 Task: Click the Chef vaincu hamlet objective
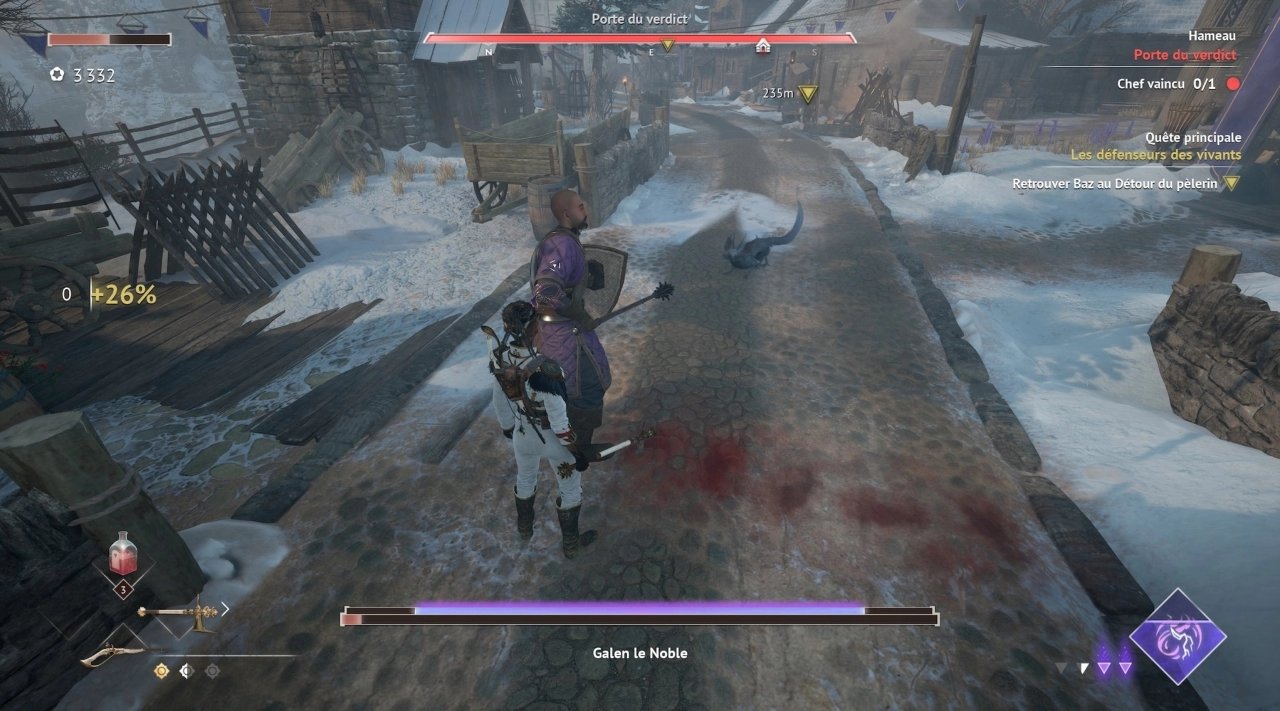1166,84
